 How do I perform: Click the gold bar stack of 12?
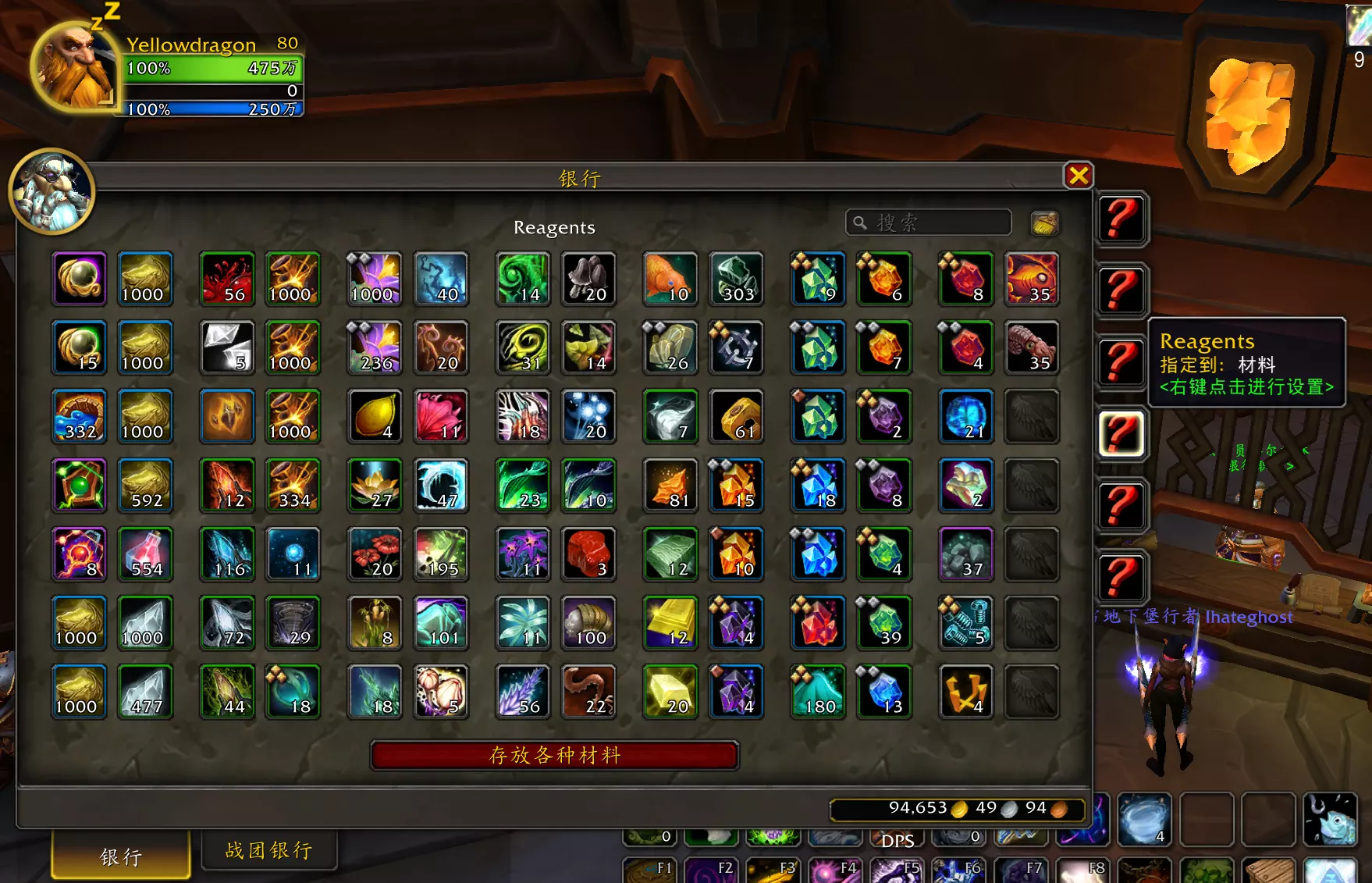(x=669, y=623)
